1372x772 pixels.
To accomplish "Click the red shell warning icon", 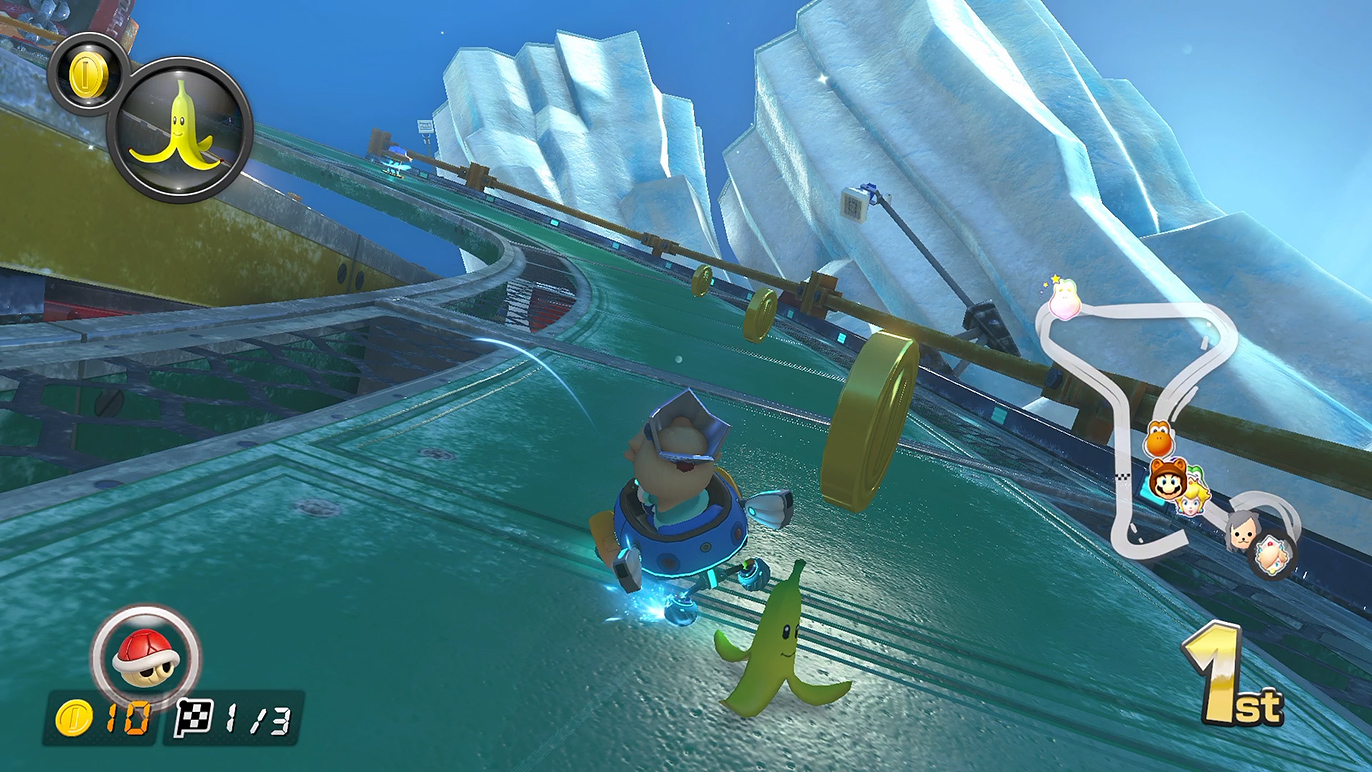I will pos(145,655).
